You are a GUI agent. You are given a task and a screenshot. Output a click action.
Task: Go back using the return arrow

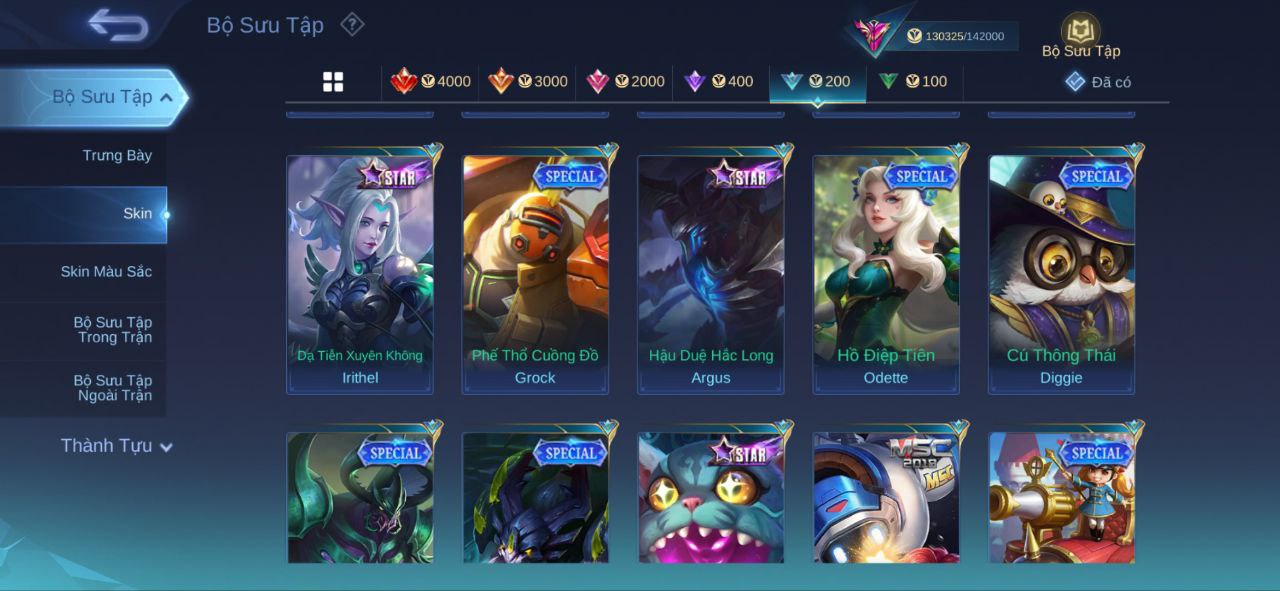[x=117, y=25]
